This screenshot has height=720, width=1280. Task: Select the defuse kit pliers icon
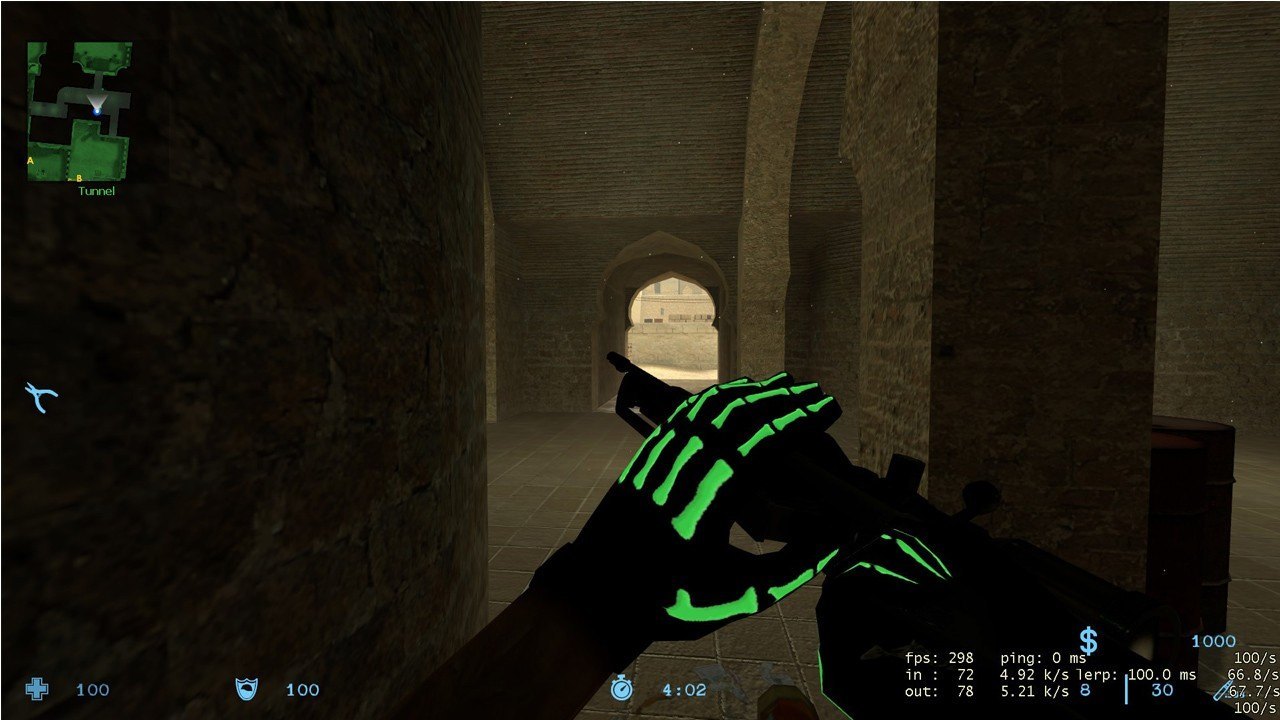pos(41,397)
